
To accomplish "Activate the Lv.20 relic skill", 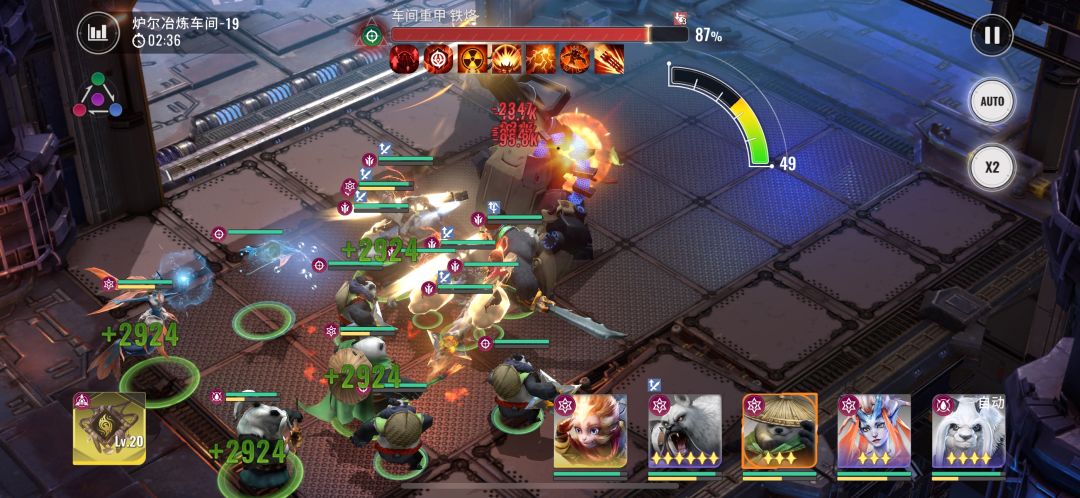I will pyautogui.click(x=109, y=429).
